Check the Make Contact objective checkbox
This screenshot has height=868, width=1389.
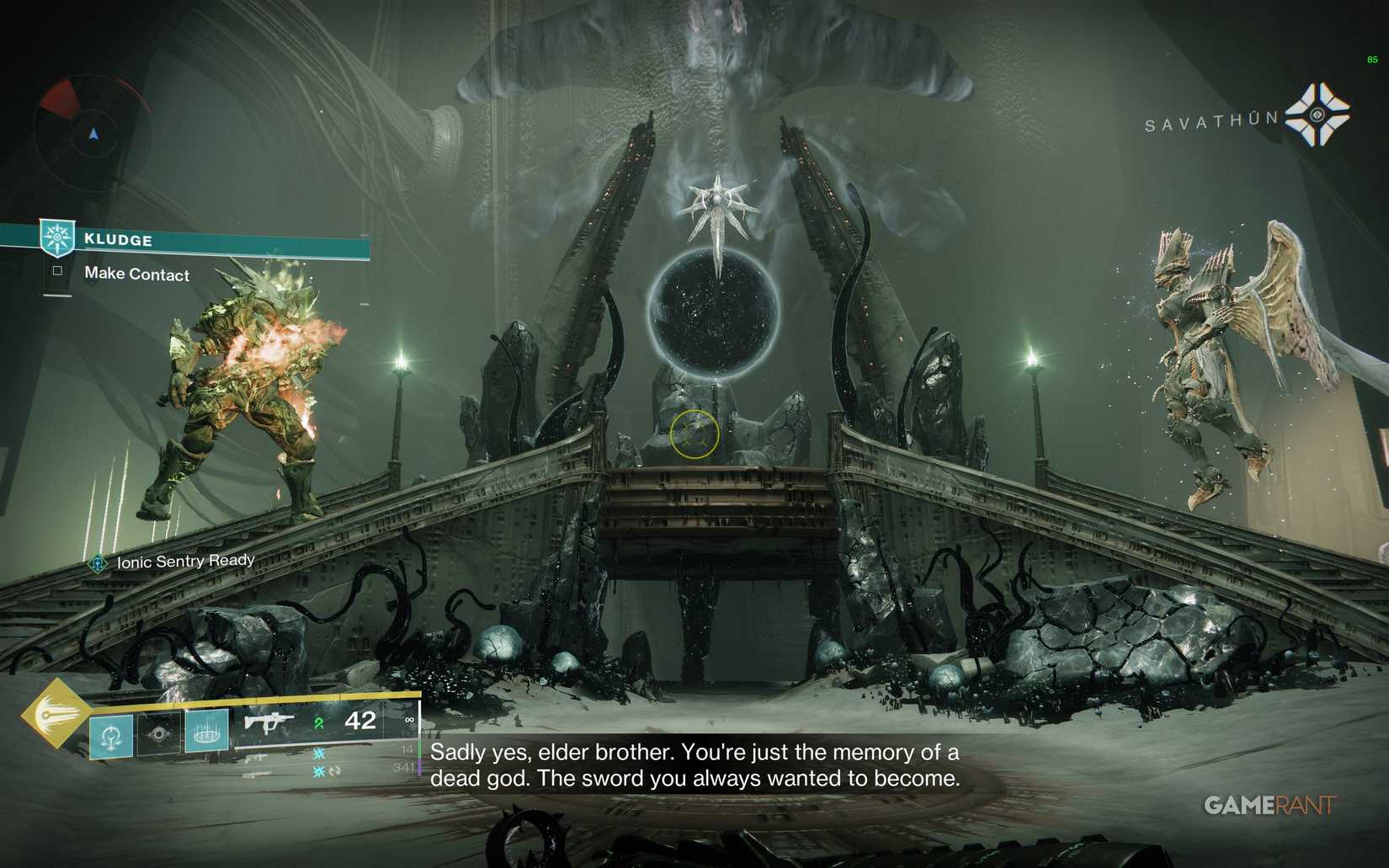point(57,271)
